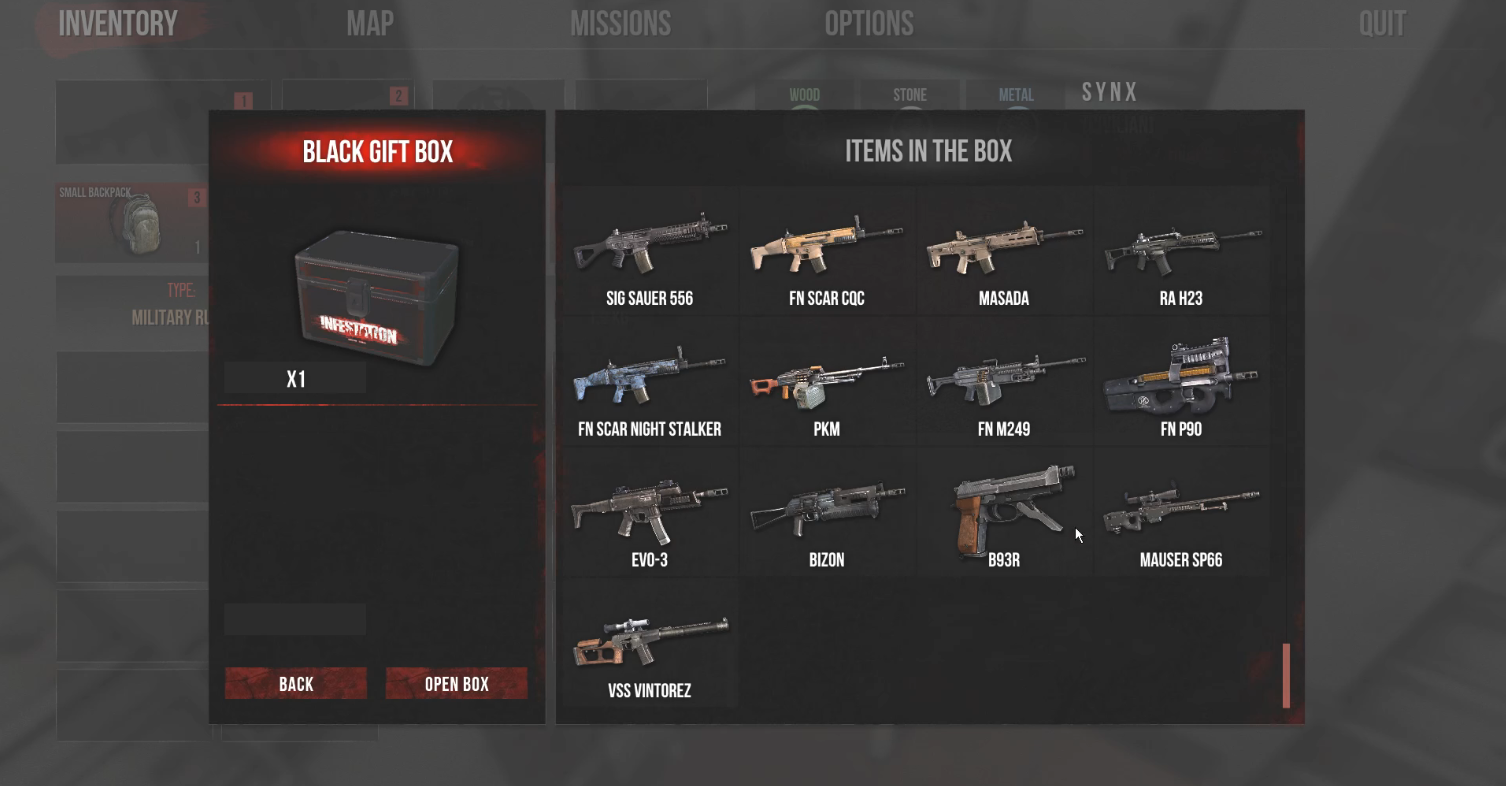Open the Options menu
The width and height of the screenshot is (1506, 786).
pos(869,24)
